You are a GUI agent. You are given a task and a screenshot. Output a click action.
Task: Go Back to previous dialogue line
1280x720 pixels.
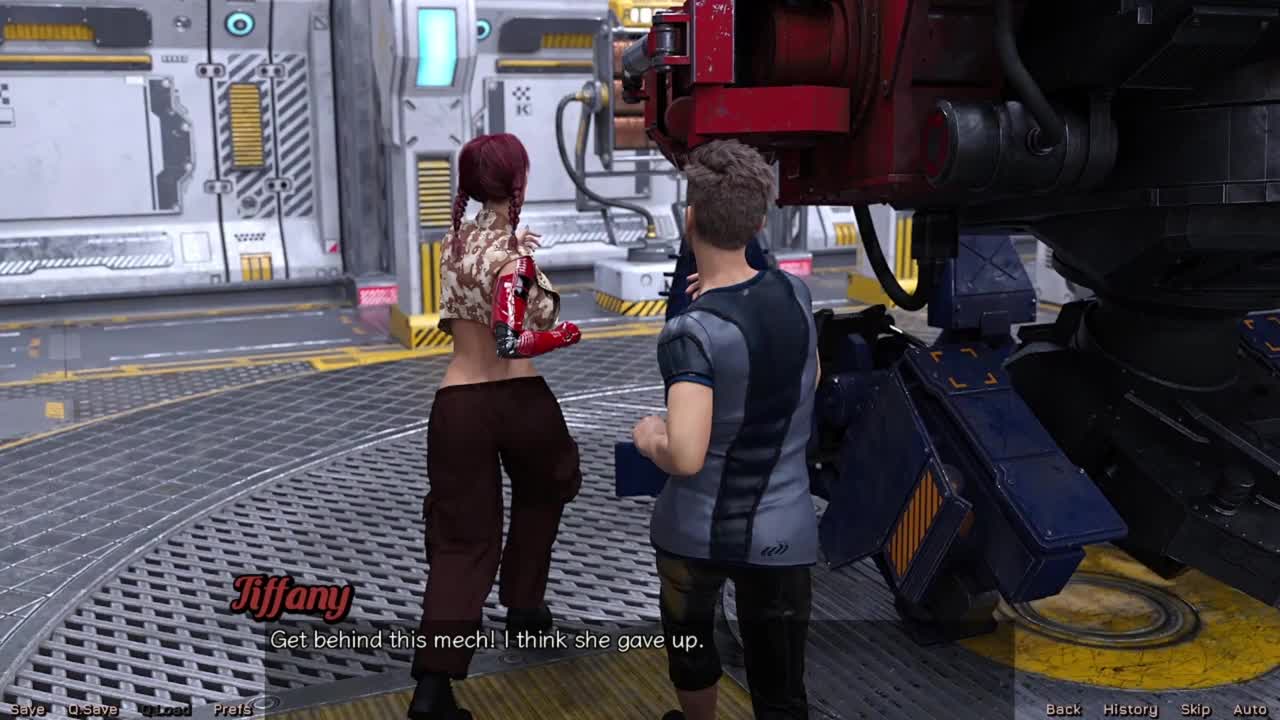tap(1063, 709)
